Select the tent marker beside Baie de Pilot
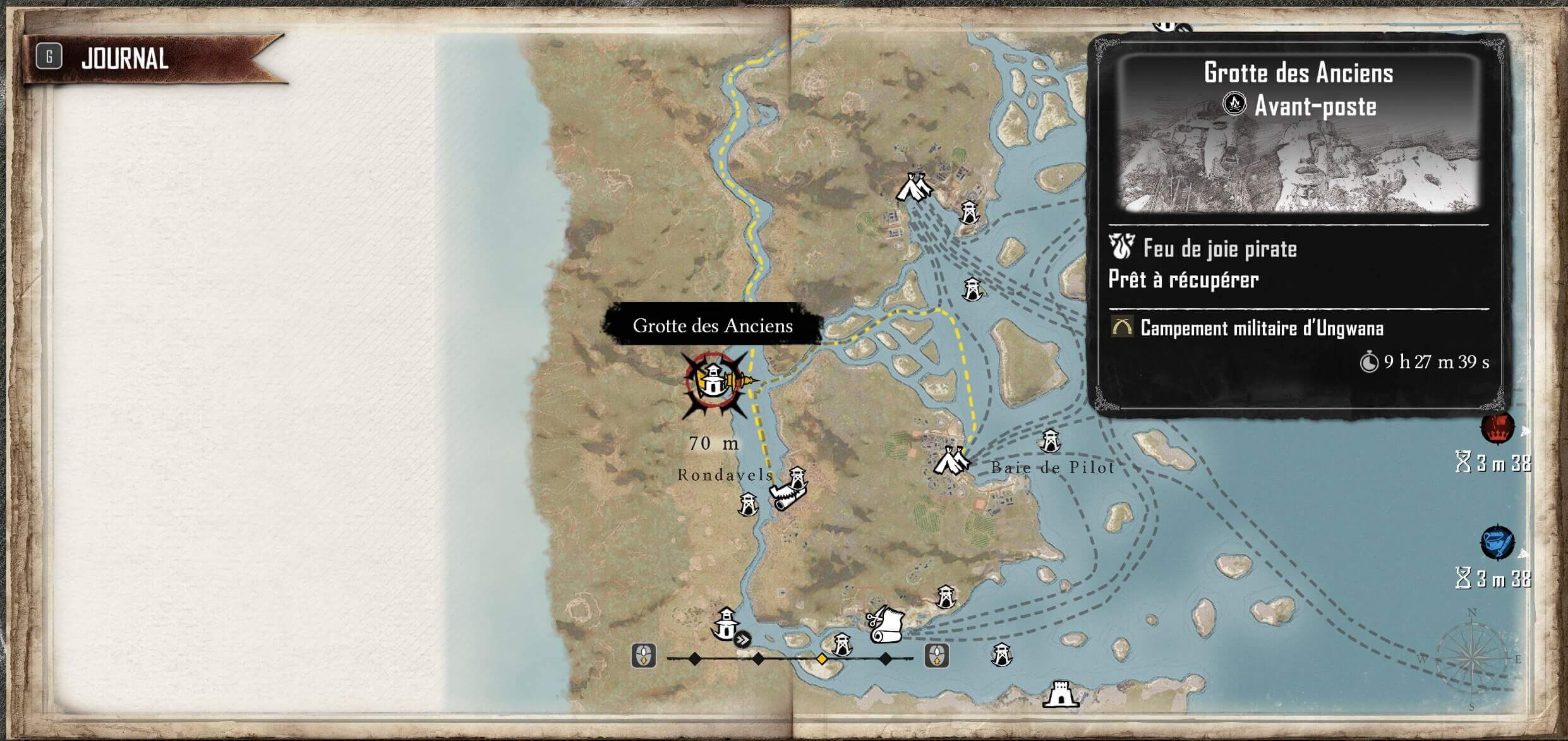The width and height of the screenshot is (1568, 741). click(950, 461)
